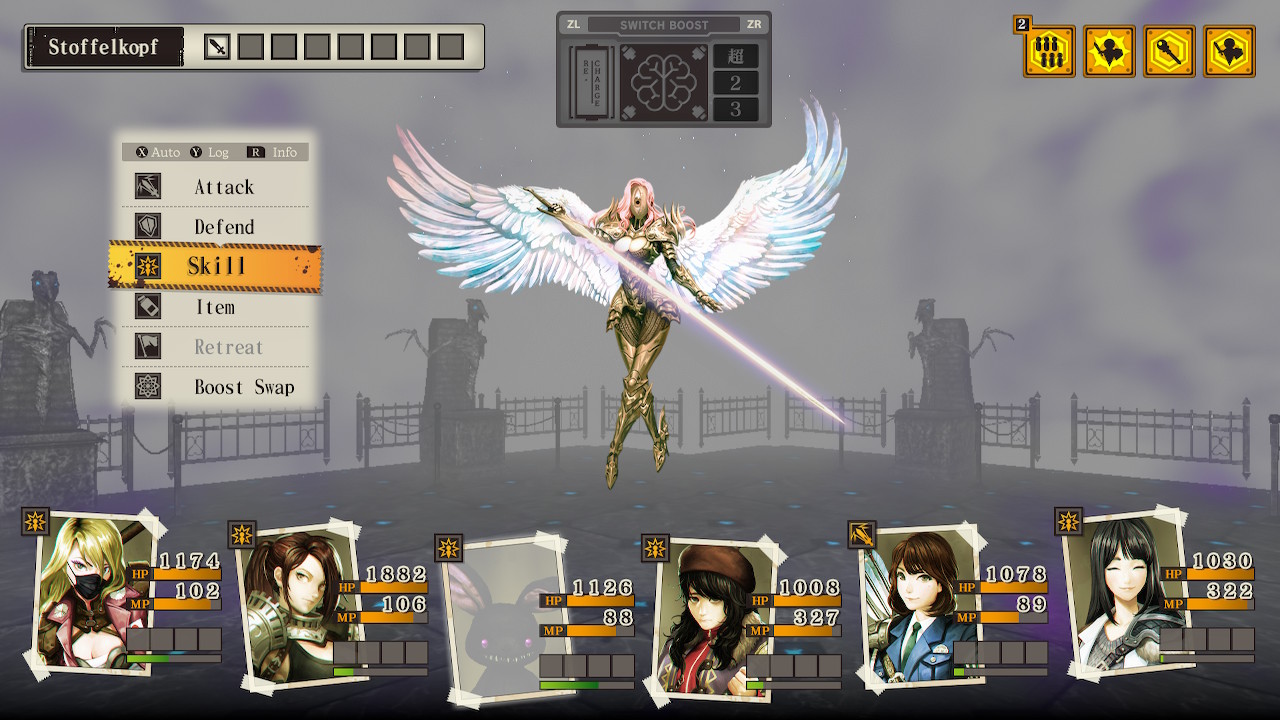Activate the Re-Charge gauge panel
Image resolution: width=1280 pixels, height=720 pixels.
click(591, 82)
